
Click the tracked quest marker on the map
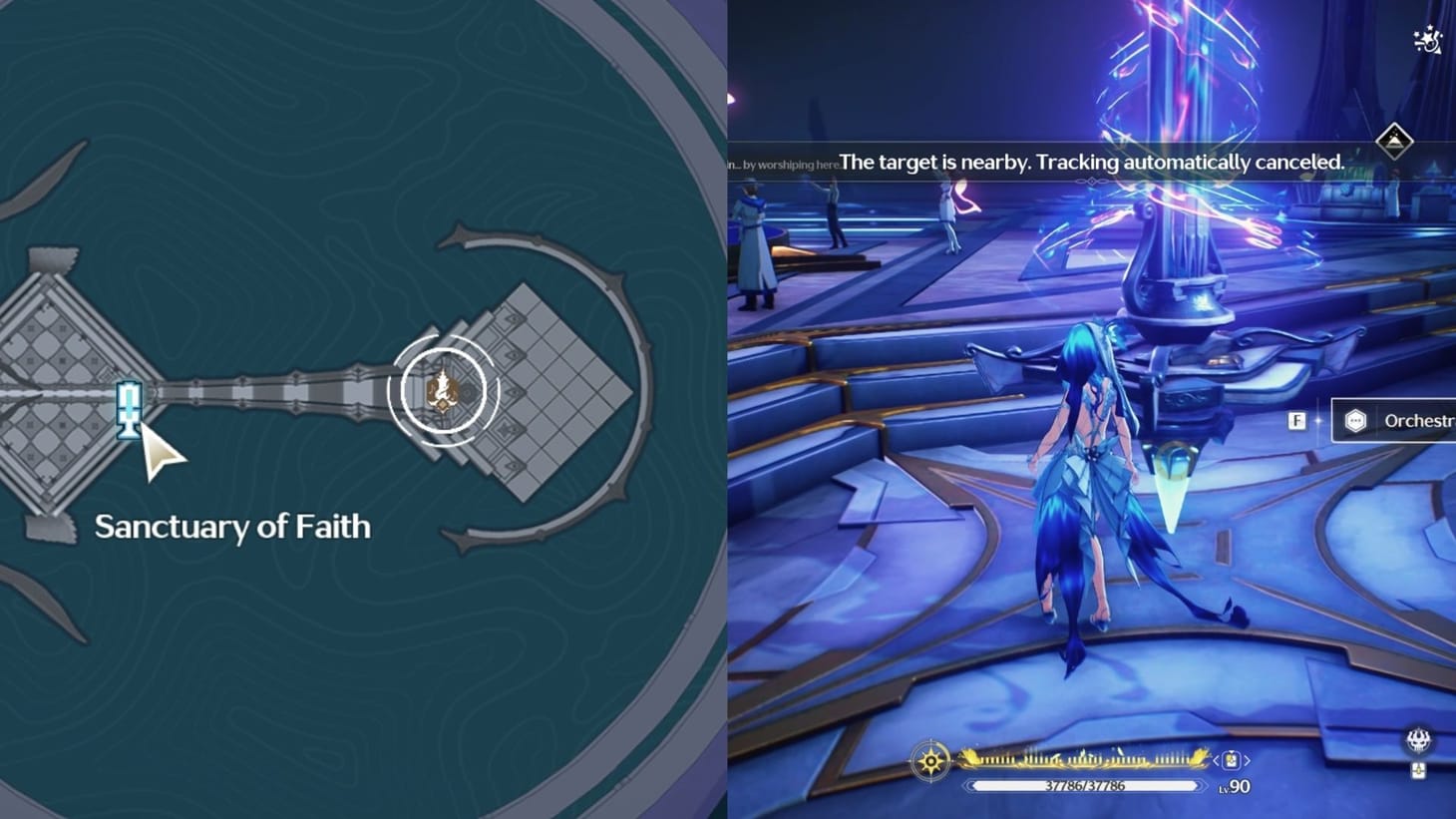pos(442,390)
